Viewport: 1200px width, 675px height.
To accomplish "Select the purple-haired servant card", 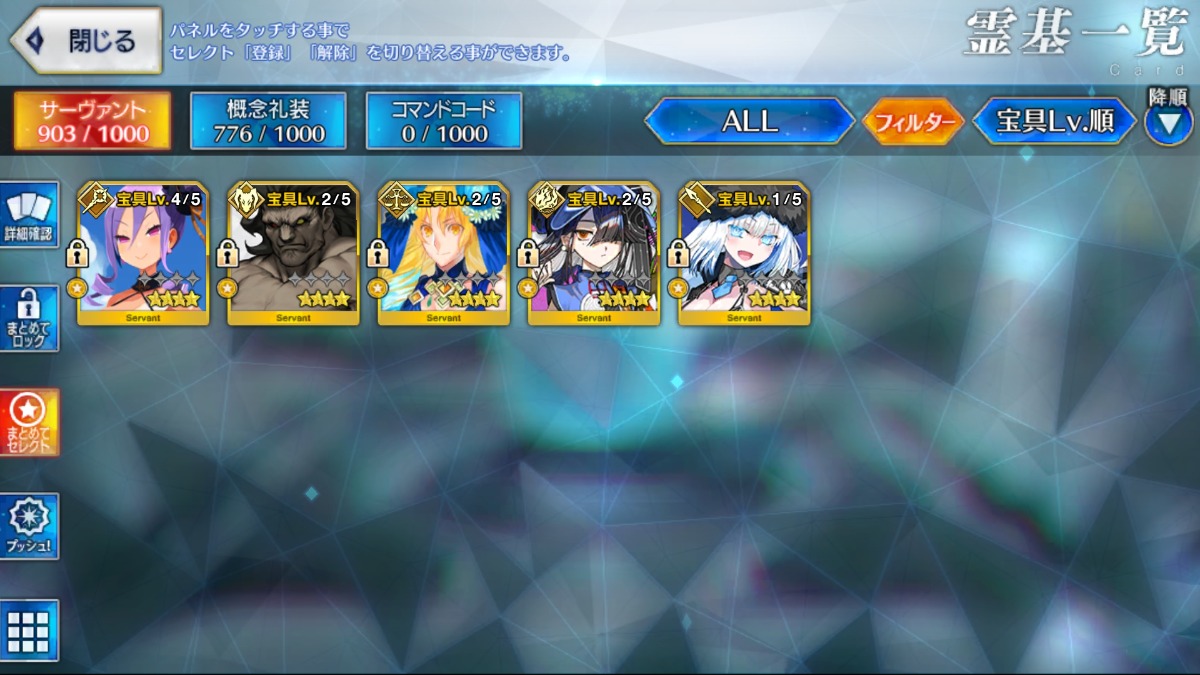I will coord(143,254).
